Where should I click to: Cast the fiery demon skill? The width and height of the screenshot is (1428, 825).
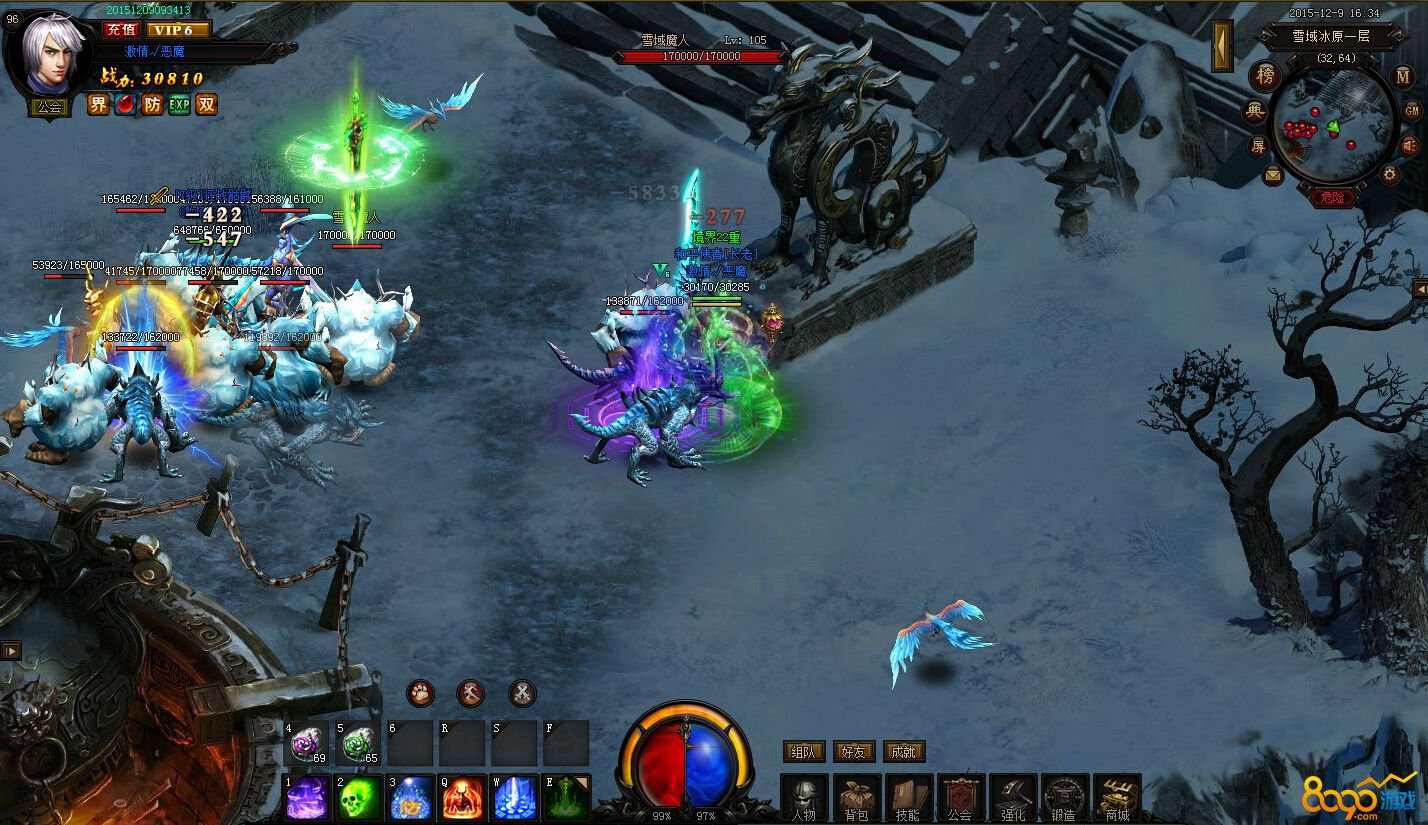tap(462, 798)
